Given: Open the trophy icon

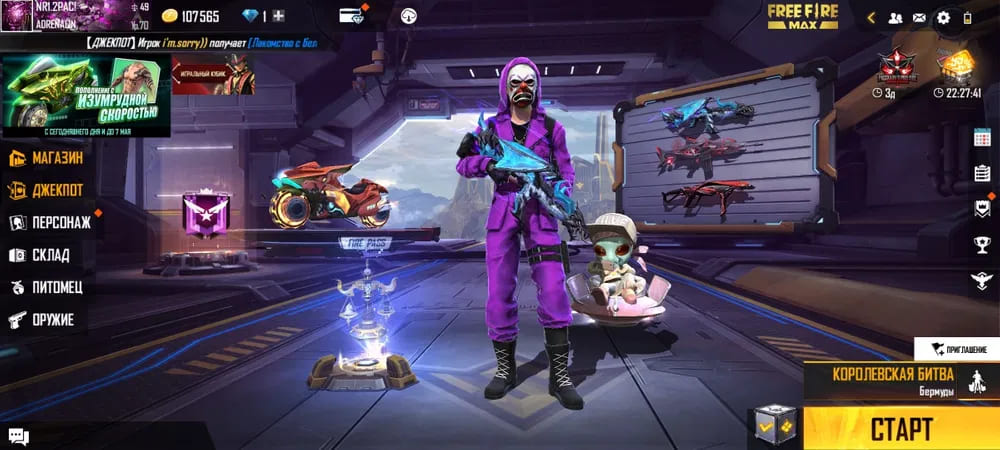Looking at the screenshot, I should tap(982, 244).
